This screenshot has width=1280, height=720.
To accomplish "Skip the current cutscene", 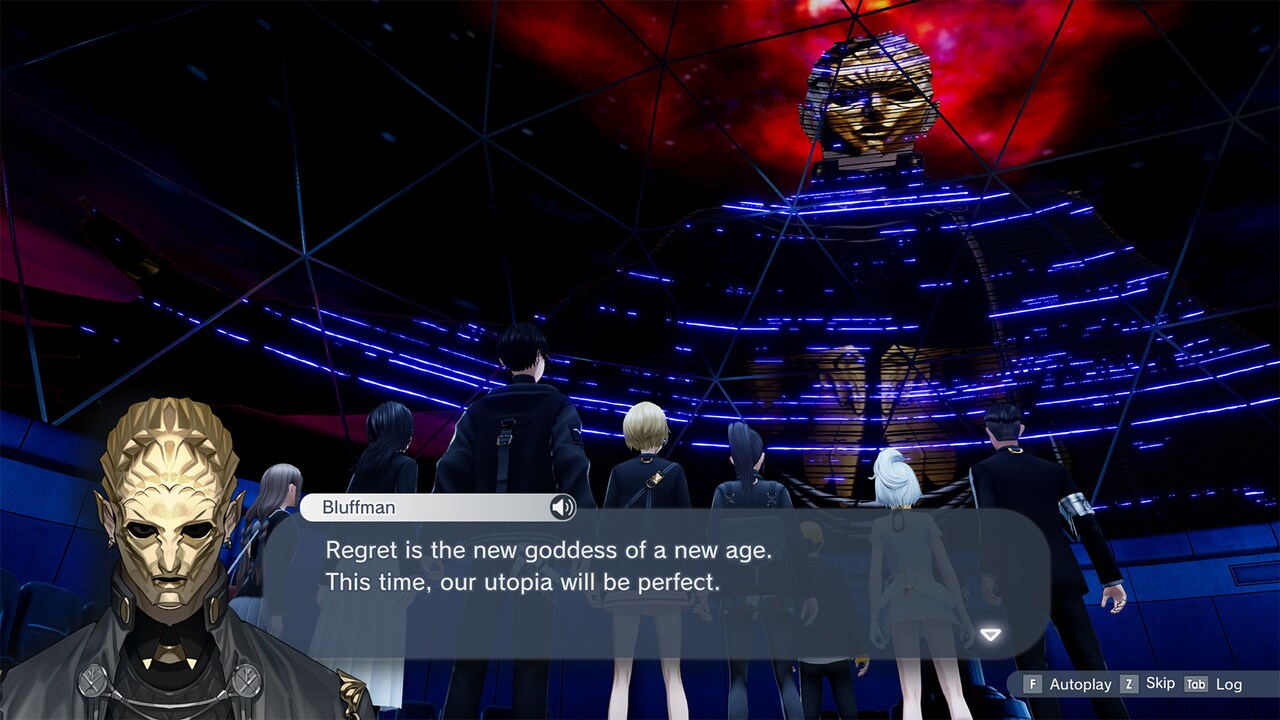I will (x=1161, y=684).
